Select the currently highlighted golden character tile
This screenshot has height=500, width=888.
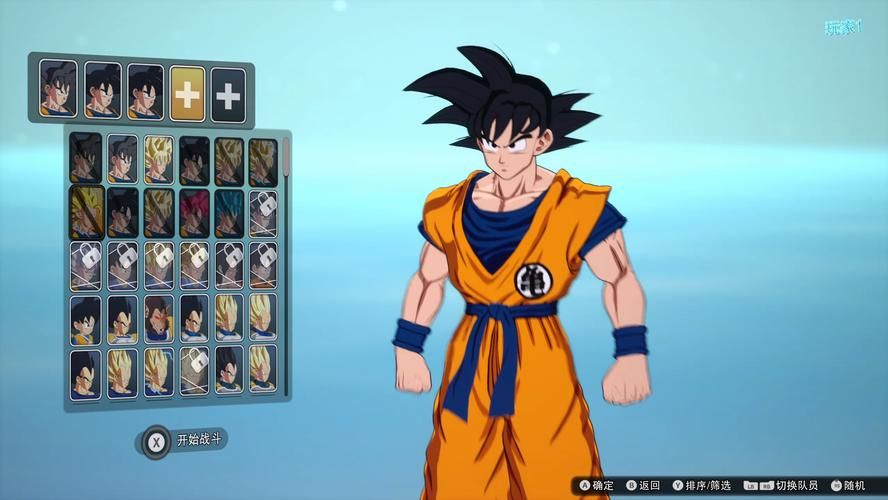click(x=87, y=211)
